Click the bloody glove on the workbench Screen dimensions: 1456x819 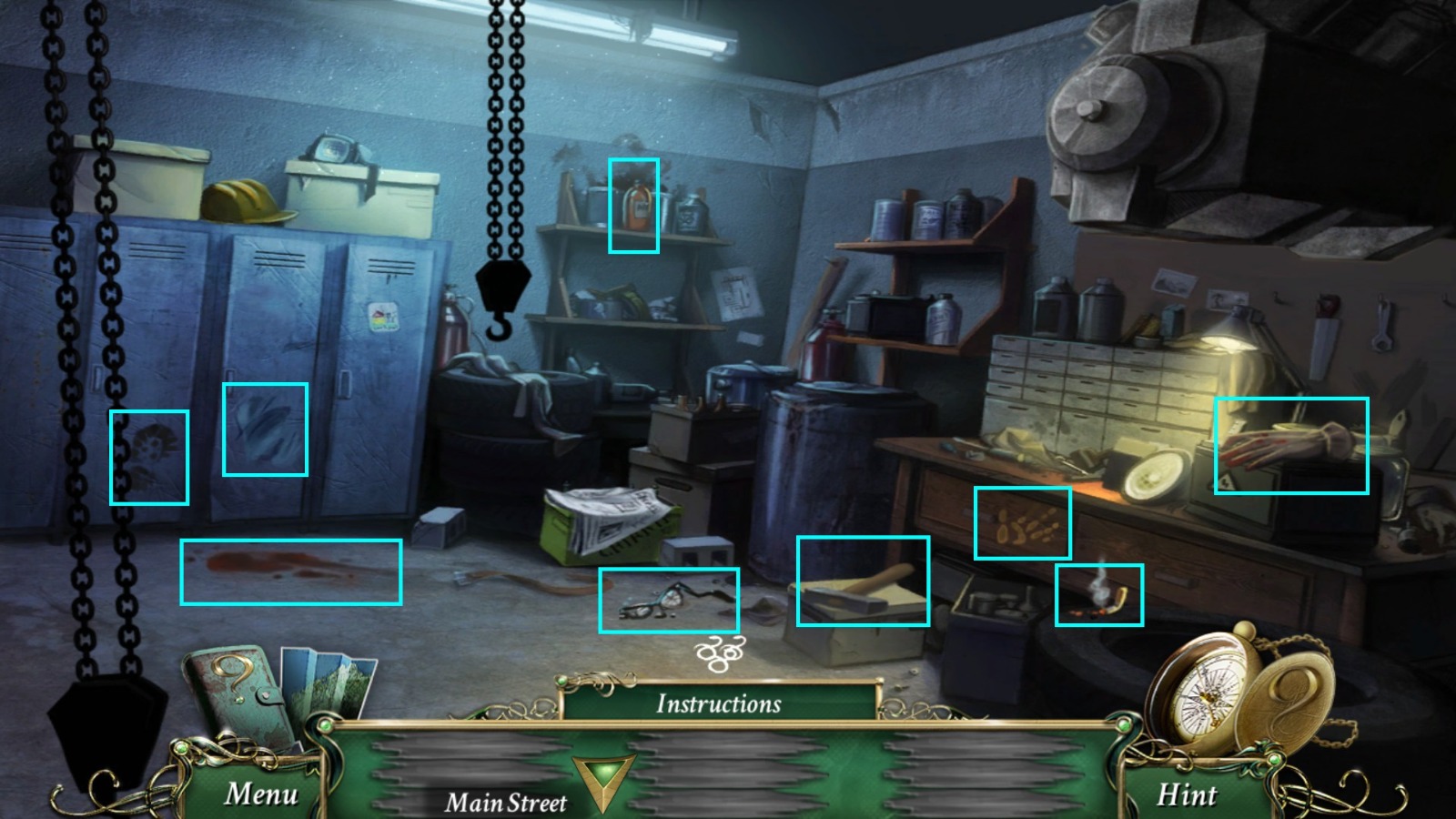pos(1293,446)
